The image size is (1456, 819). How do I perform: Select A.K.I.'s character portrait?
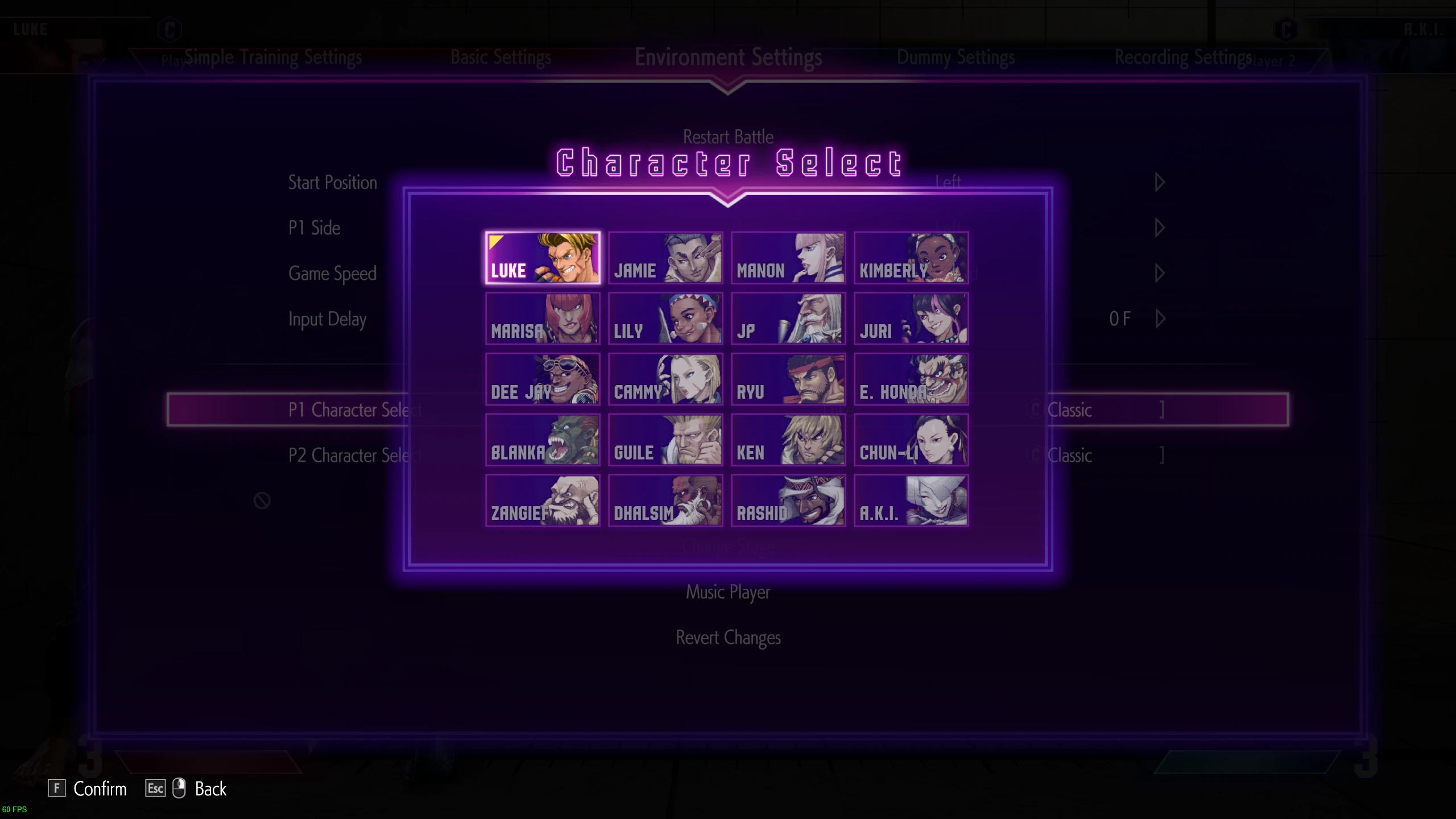(911, 500)
